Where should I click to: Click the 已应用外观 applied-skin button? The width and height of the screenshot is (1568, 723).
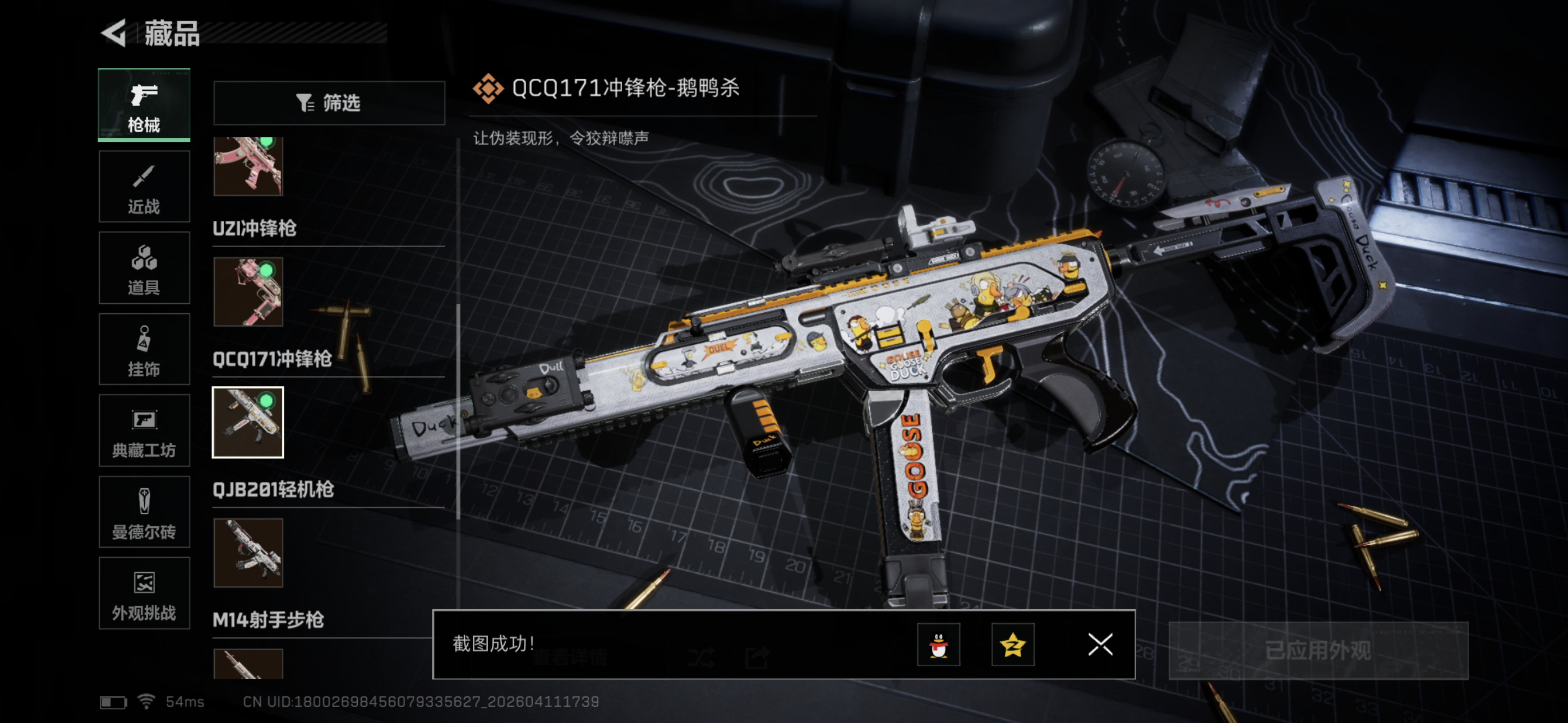[x=1318, y=651]
